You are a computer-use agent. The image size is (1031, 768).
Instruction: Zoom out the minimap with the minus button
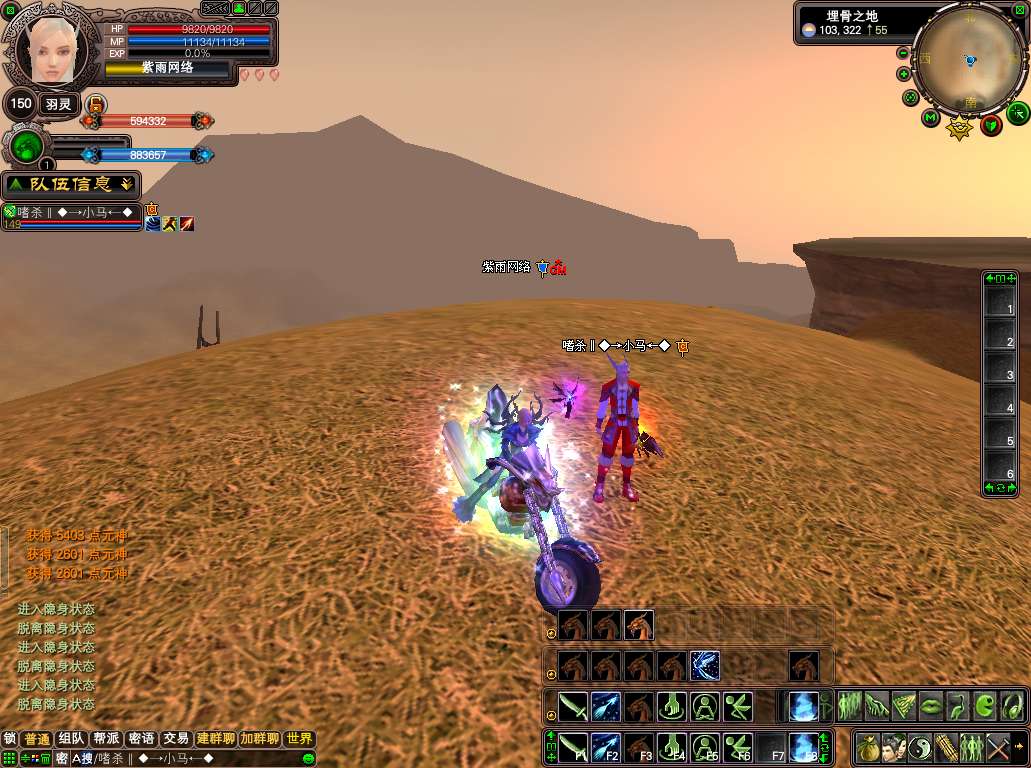(904, 53)
